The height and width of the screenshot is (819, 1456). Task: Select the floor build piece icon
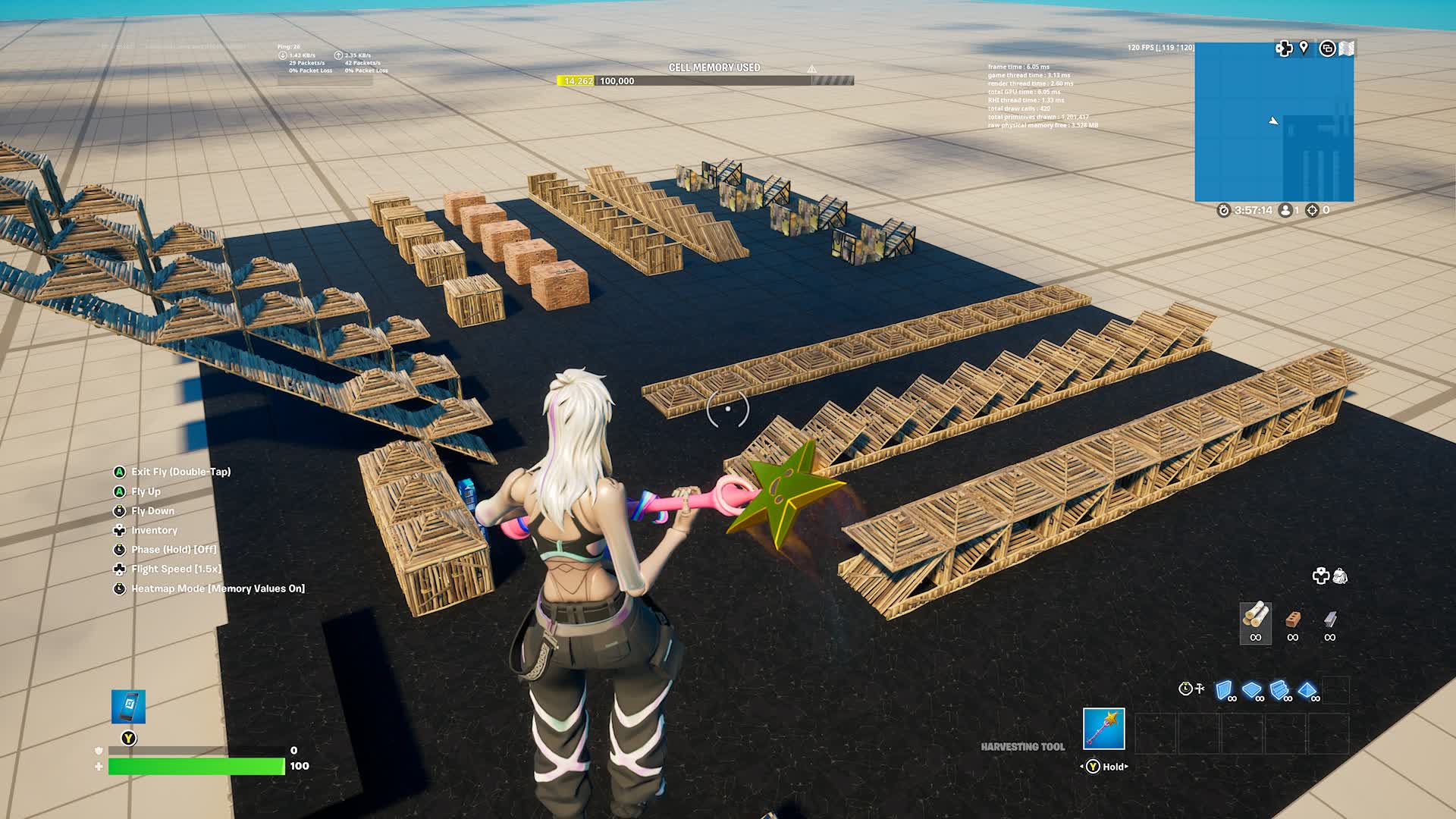pyautogui.click(x=1251, y=689)
